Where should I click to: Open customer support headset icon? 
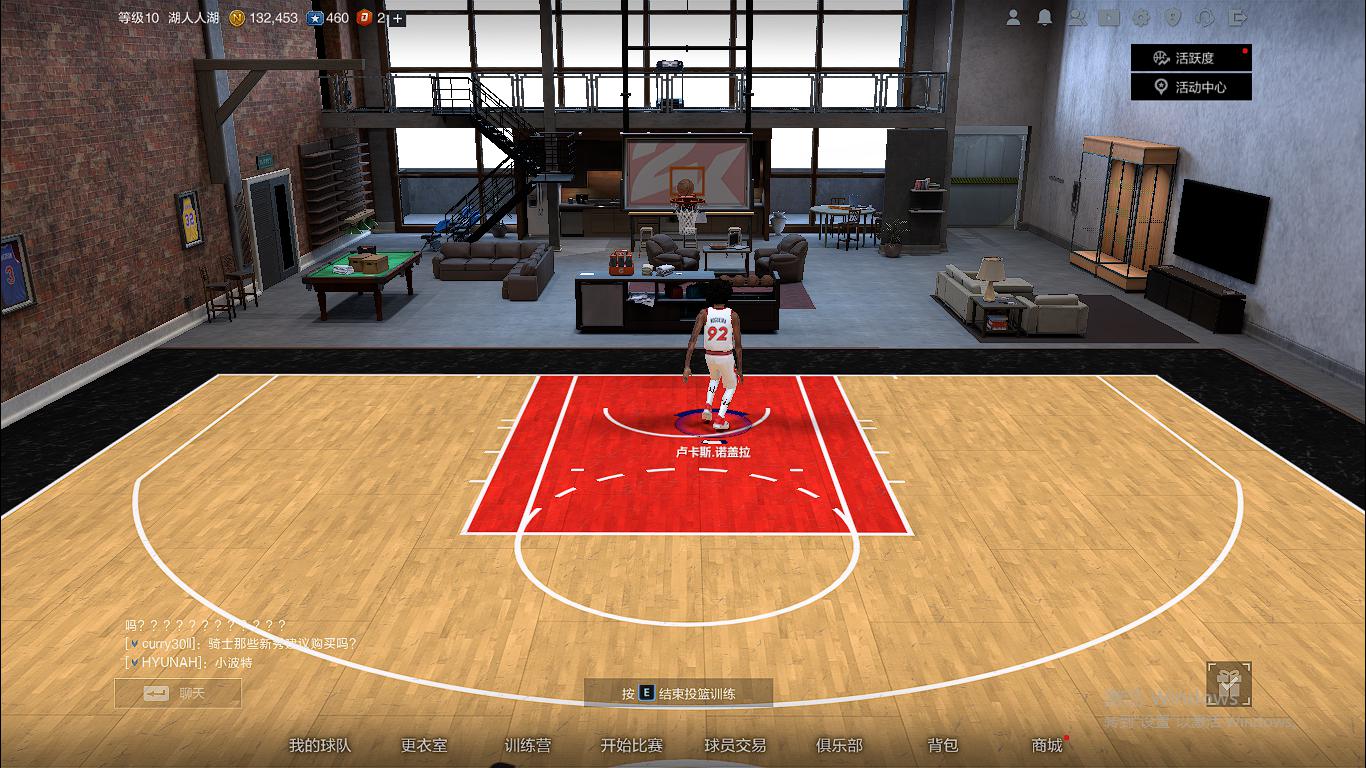point(1205,17)
